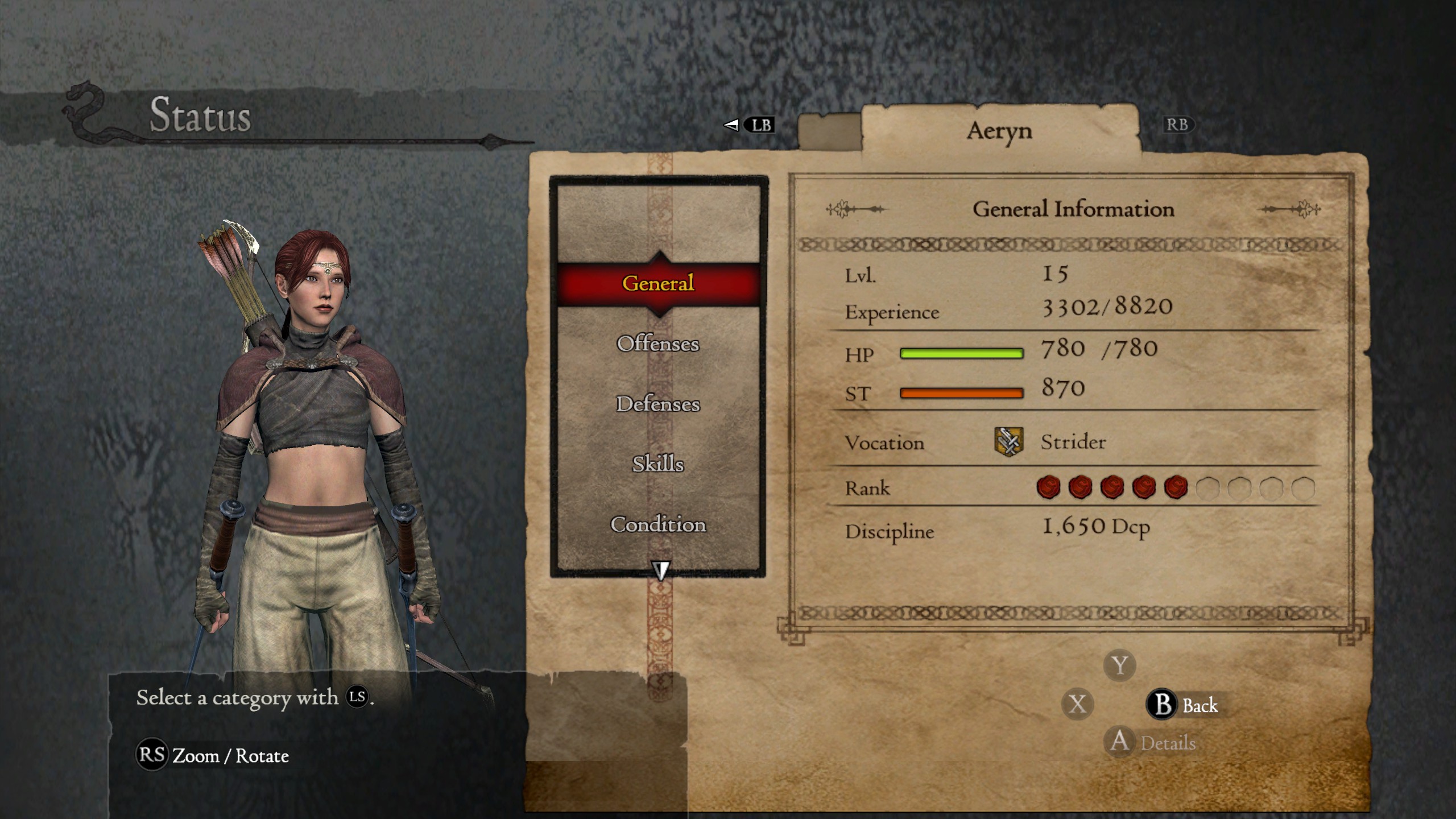Select the Offenses category
Viewport: 1456px width, 819px height.
pos(658,344)
